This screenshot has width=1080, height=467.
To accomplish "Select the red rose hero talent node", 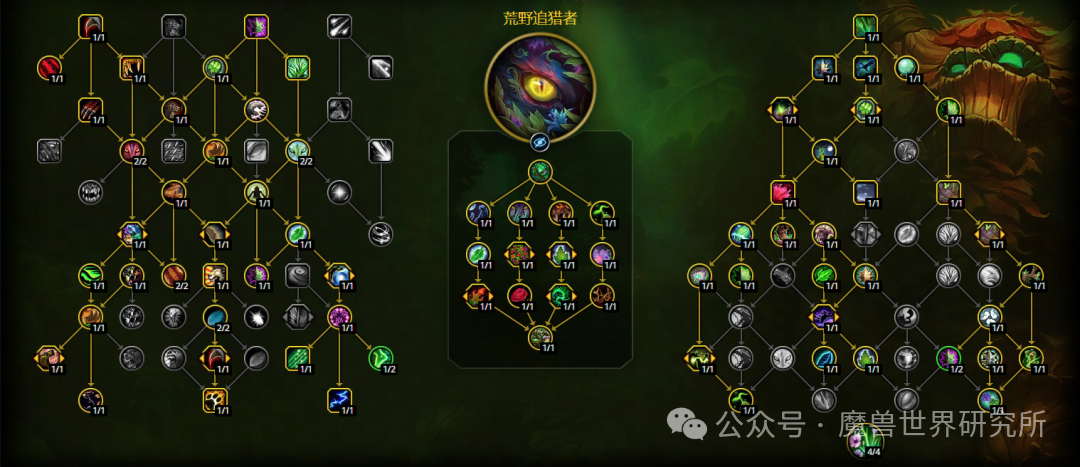I will (520, 295).
